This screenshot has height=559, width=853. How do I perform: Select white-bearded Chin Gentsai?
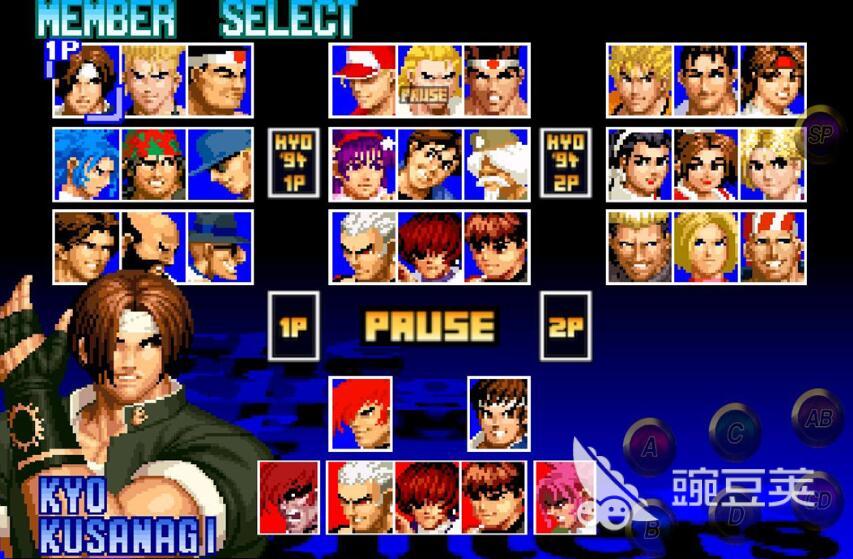(495, 163)
